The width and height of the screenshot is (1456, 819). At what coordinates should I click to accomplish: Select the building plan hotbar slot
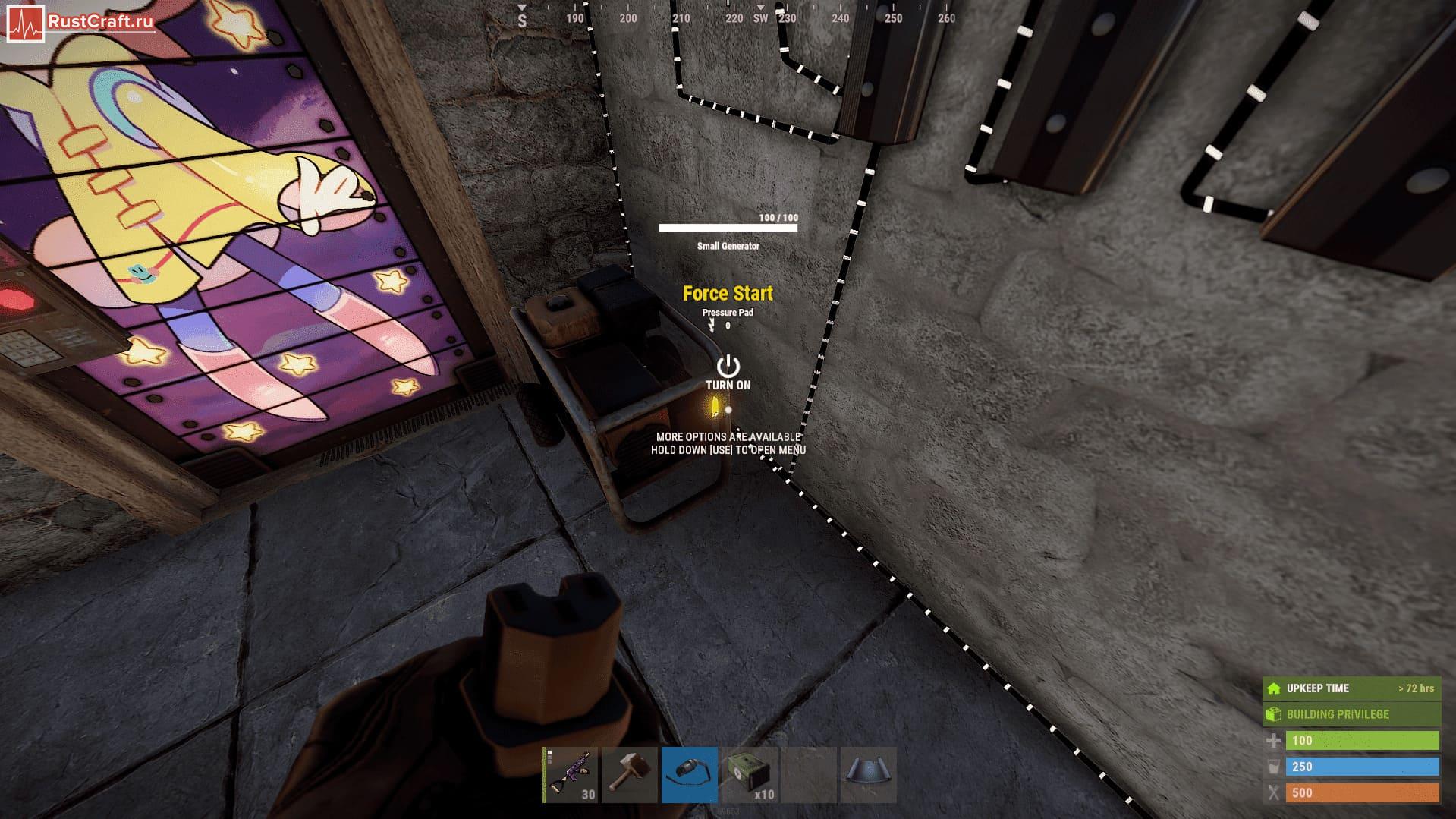click(868, 774)
